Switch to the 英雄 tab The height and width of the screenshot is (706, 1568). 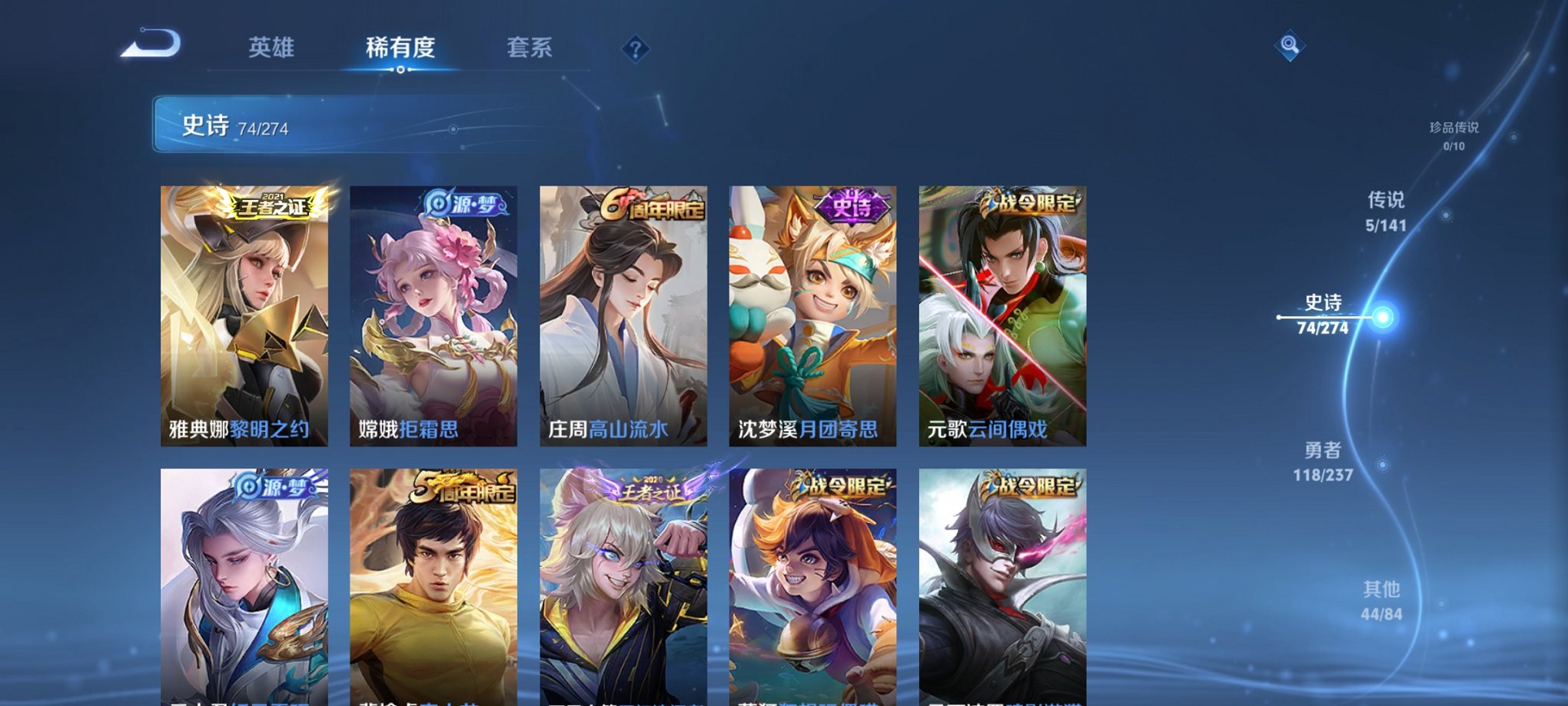[x=273, y=48]
